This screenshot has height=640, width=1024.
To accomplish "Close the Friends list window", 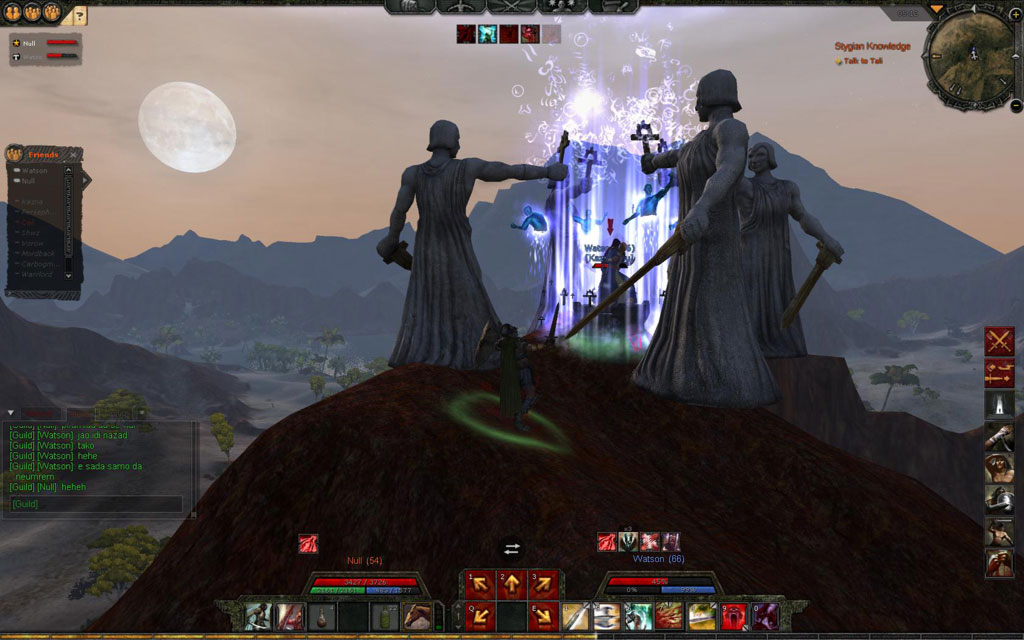I will coord(73,155).
